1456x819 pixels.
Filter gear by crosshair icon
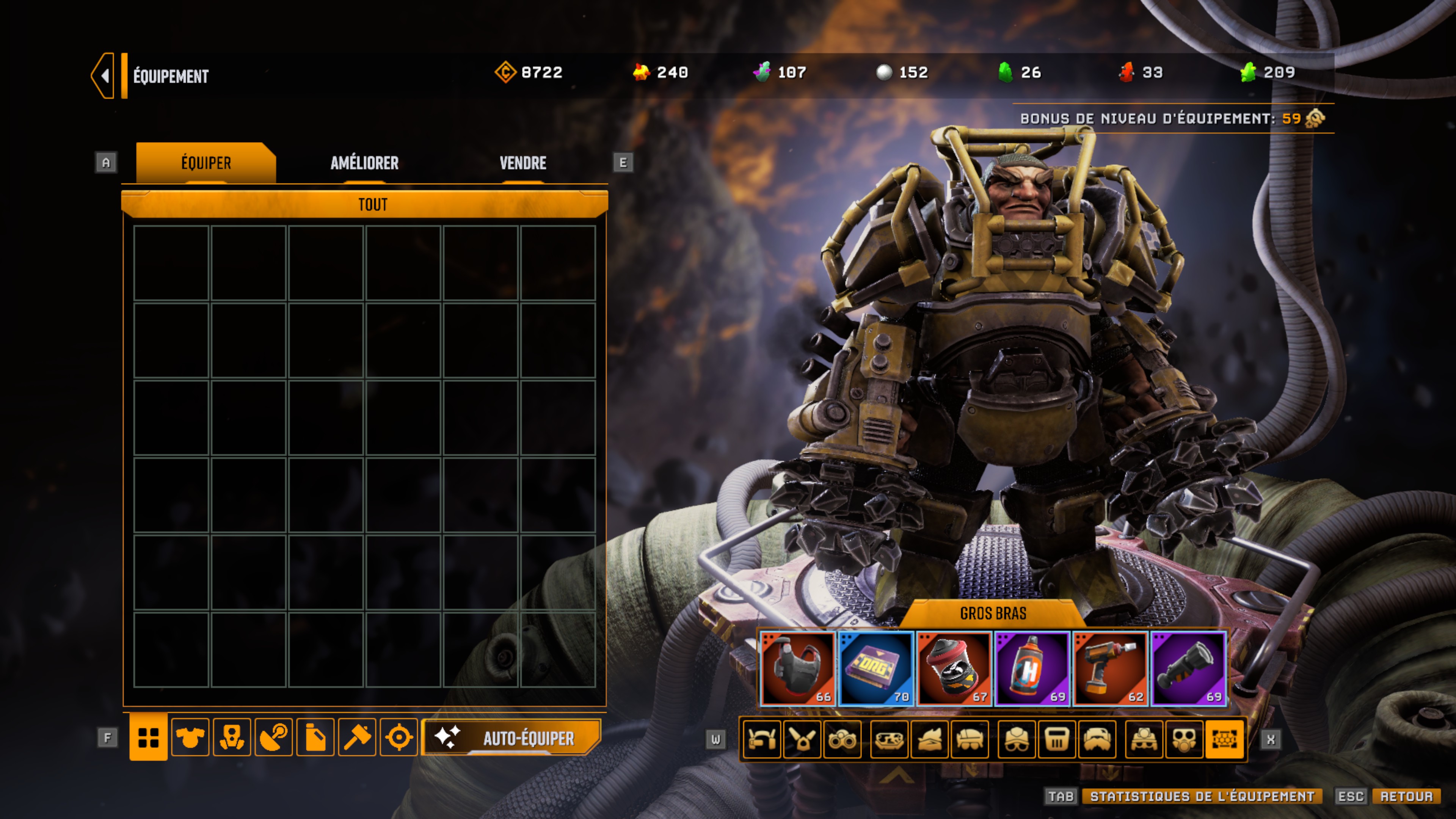point(399,737)
